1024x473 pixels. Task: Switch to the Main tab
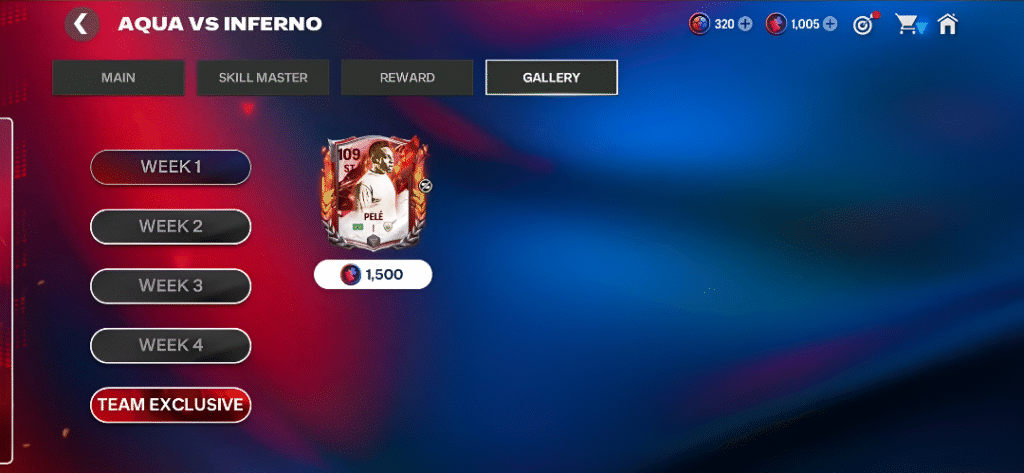[118, 78]
